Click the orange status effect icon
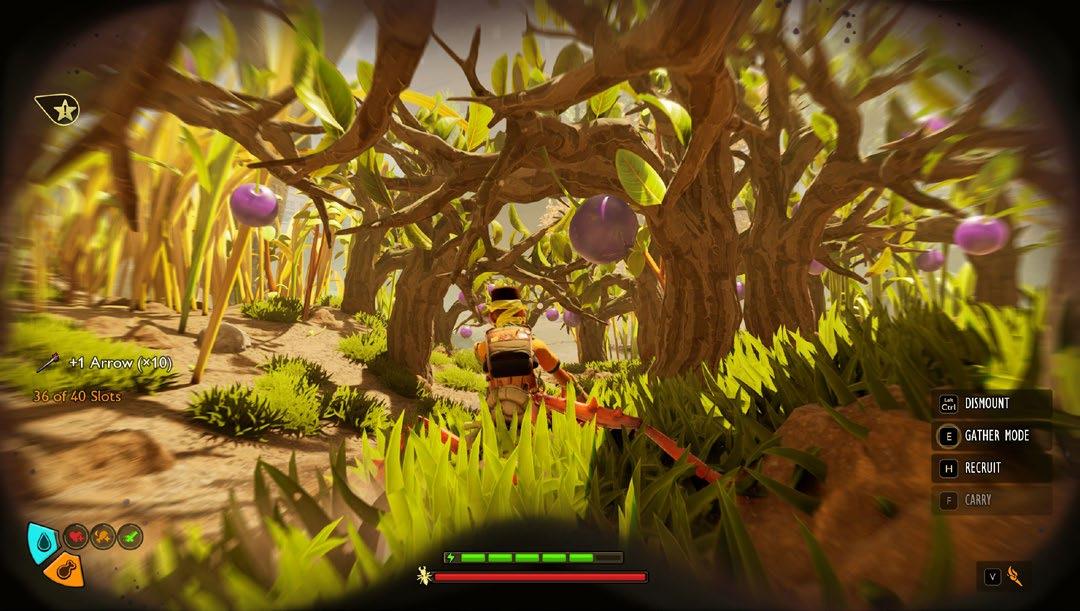 (103, 537)
